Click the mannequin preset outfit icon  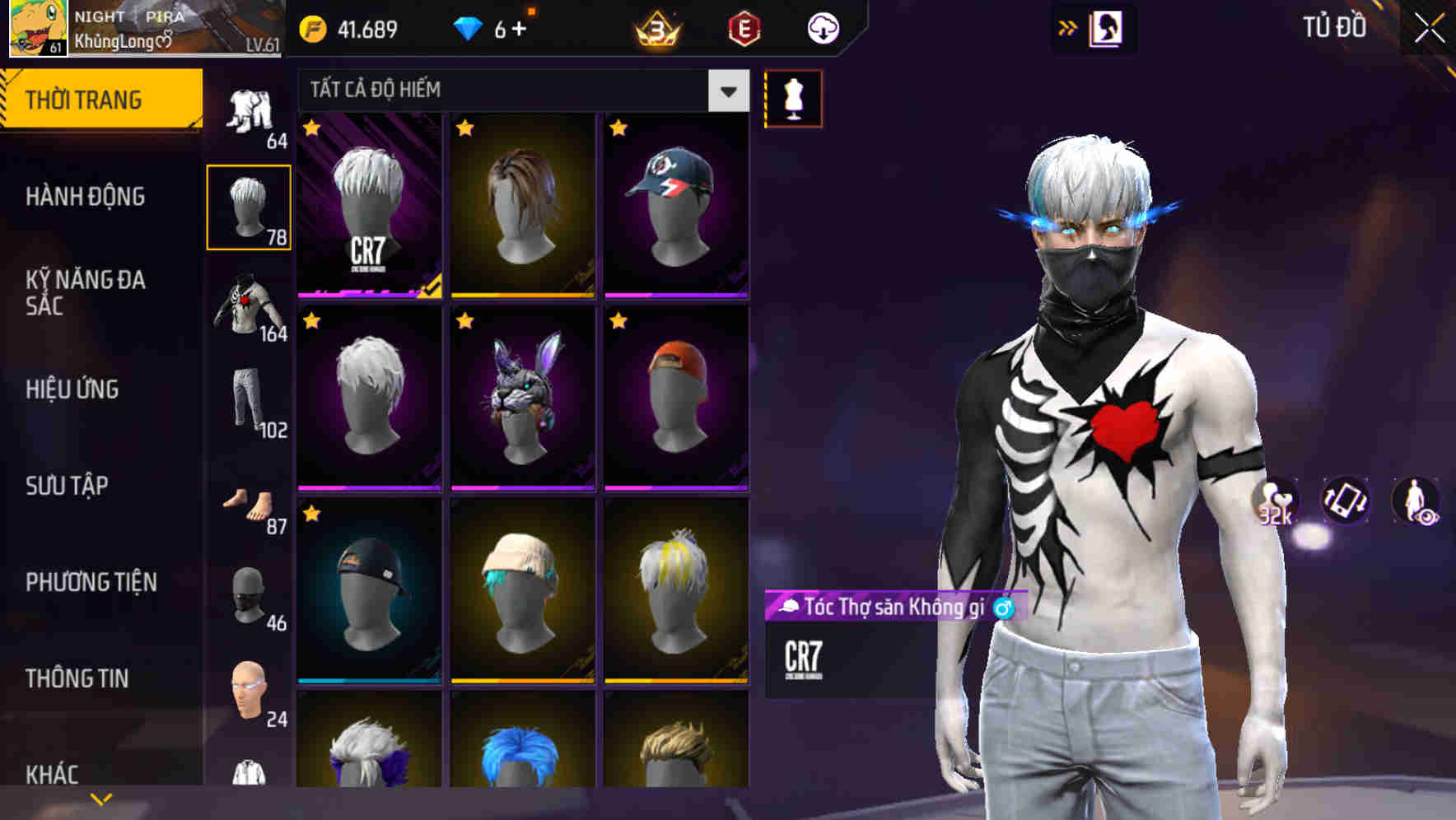point(793,97)
